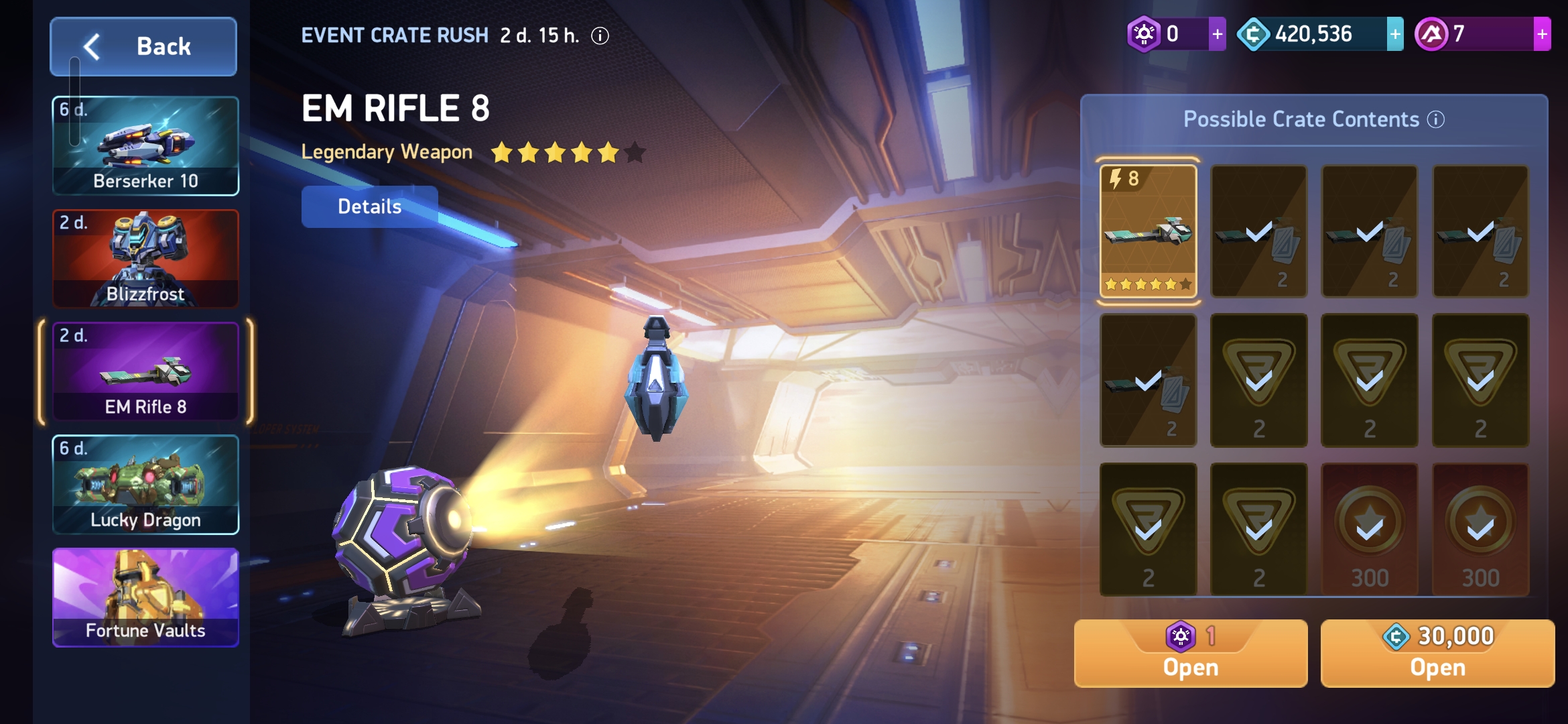The height and width of the screenshot is (724, 1568).
Task: Open crate with one purple key
Action: tap(1190, 654)
